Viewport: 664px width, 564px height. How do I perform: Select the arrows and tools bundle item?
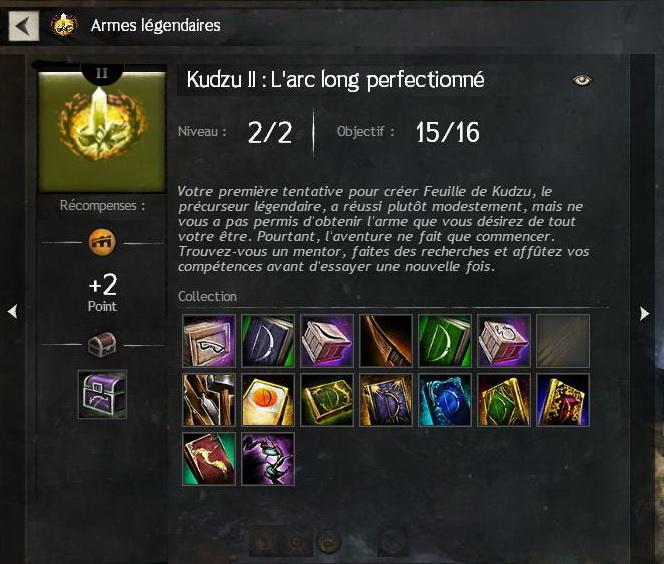coord(209,400)
